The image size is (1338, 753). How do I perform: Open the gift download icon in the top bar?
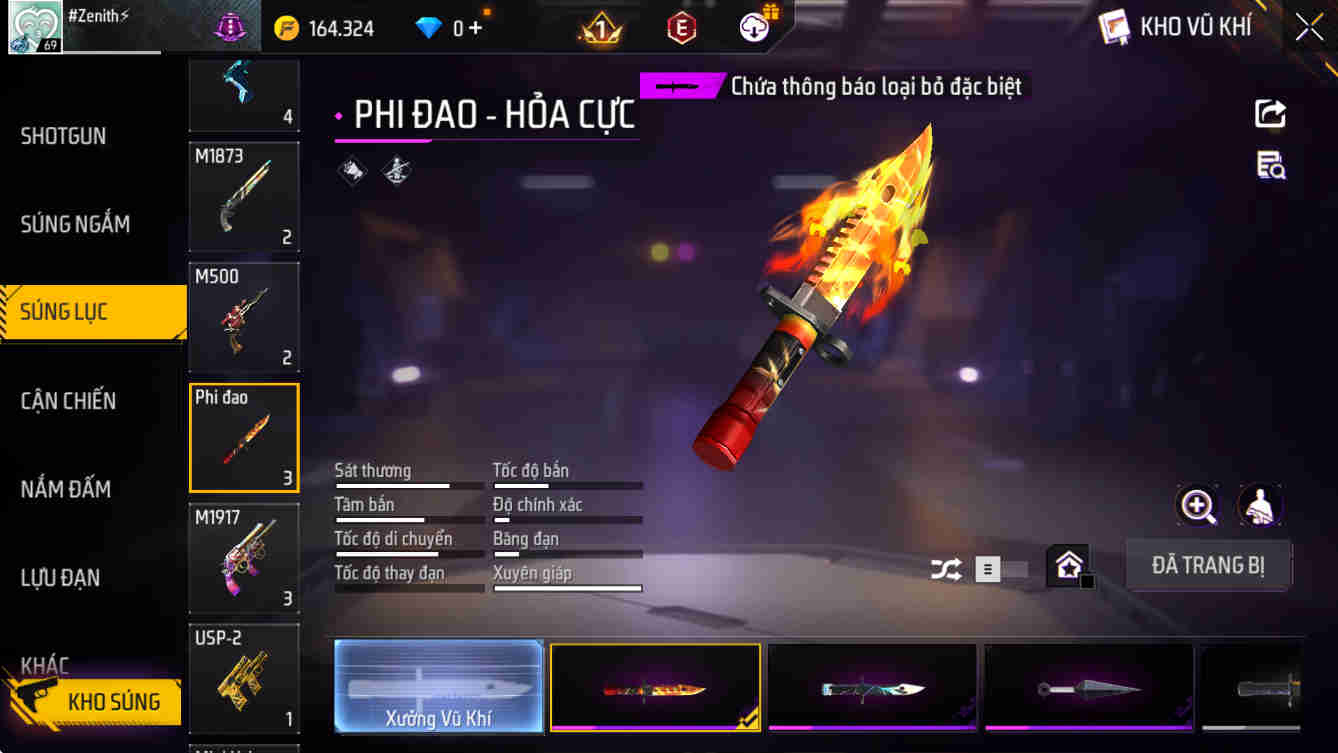[753, 27]
